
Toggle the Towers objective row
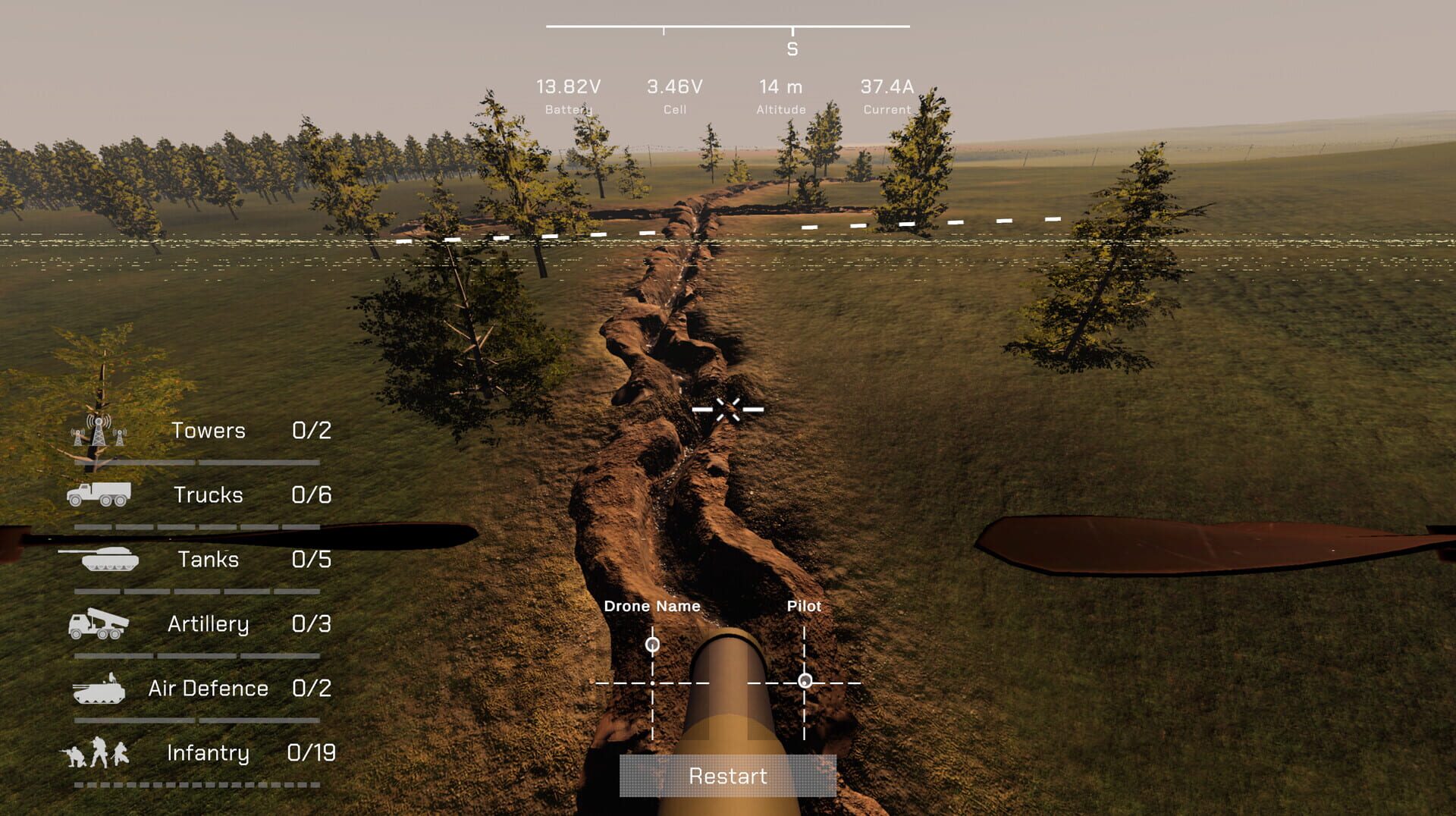tap(209, 430)
